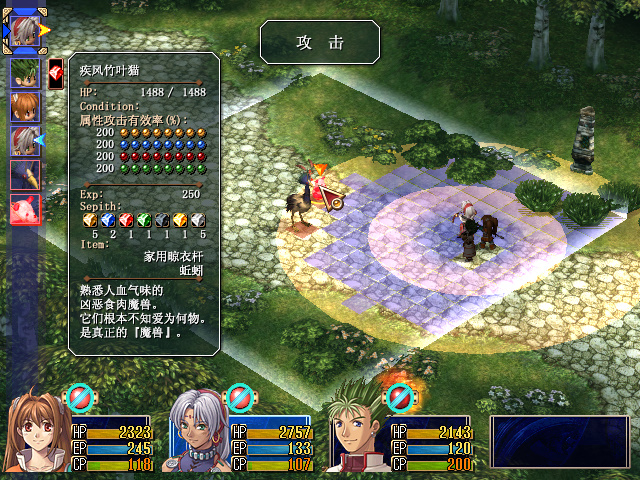640x480 pixels.
Task: Choose the brown-haired girl's turn order portrait
Action: [x=25, y=107]
